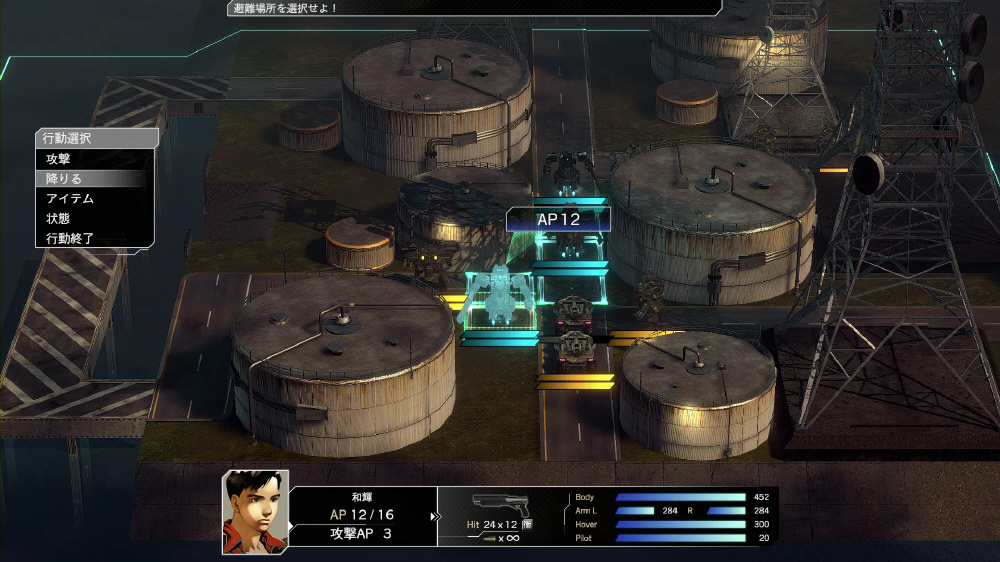Open the アイテム (Item) menu entry

pyautogui.click(x=70, y=199)
